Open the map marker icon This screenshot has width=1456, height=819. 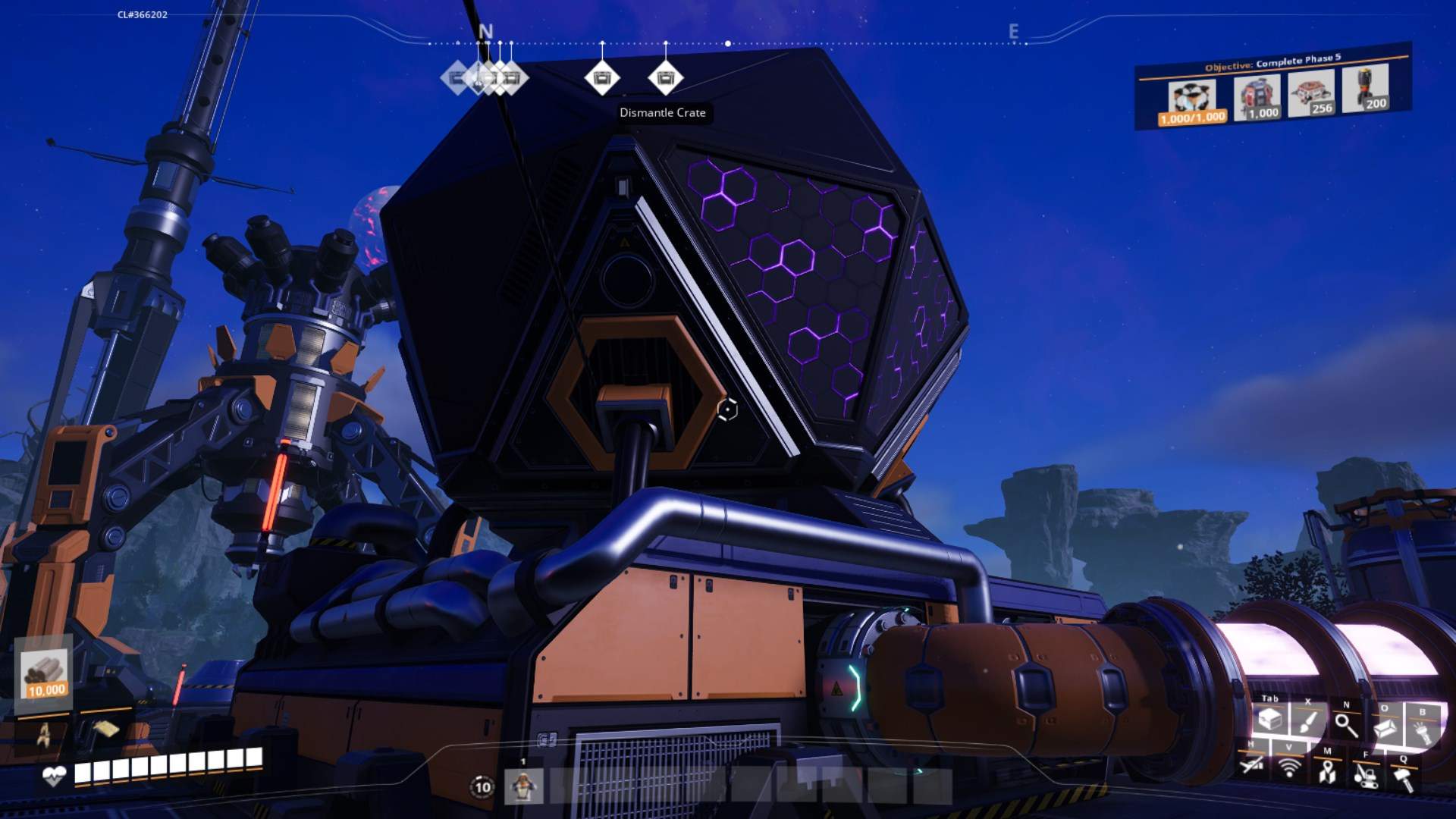point(1327,771)
